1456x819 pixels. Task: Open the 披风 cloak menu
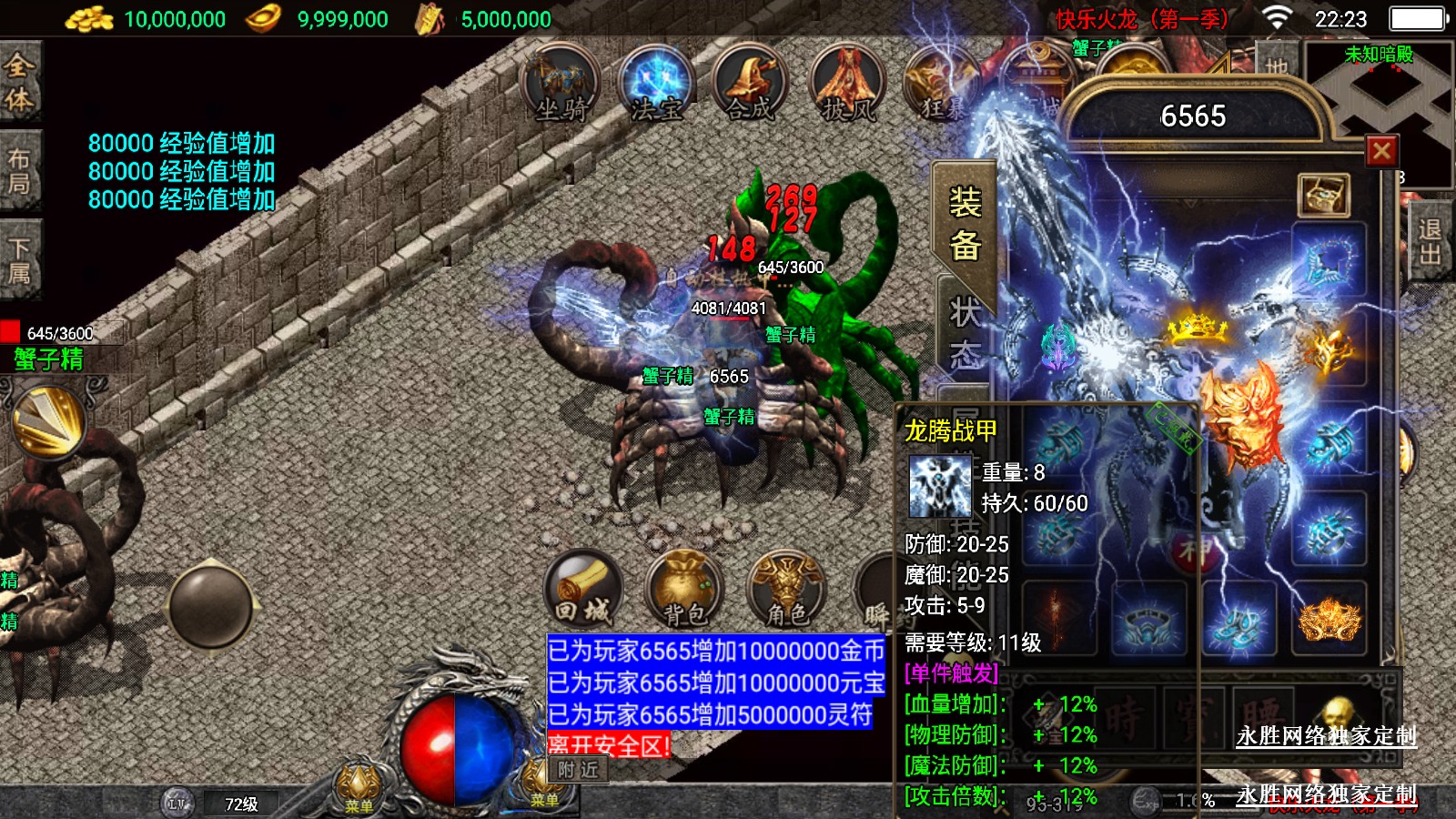pos(846,84)
